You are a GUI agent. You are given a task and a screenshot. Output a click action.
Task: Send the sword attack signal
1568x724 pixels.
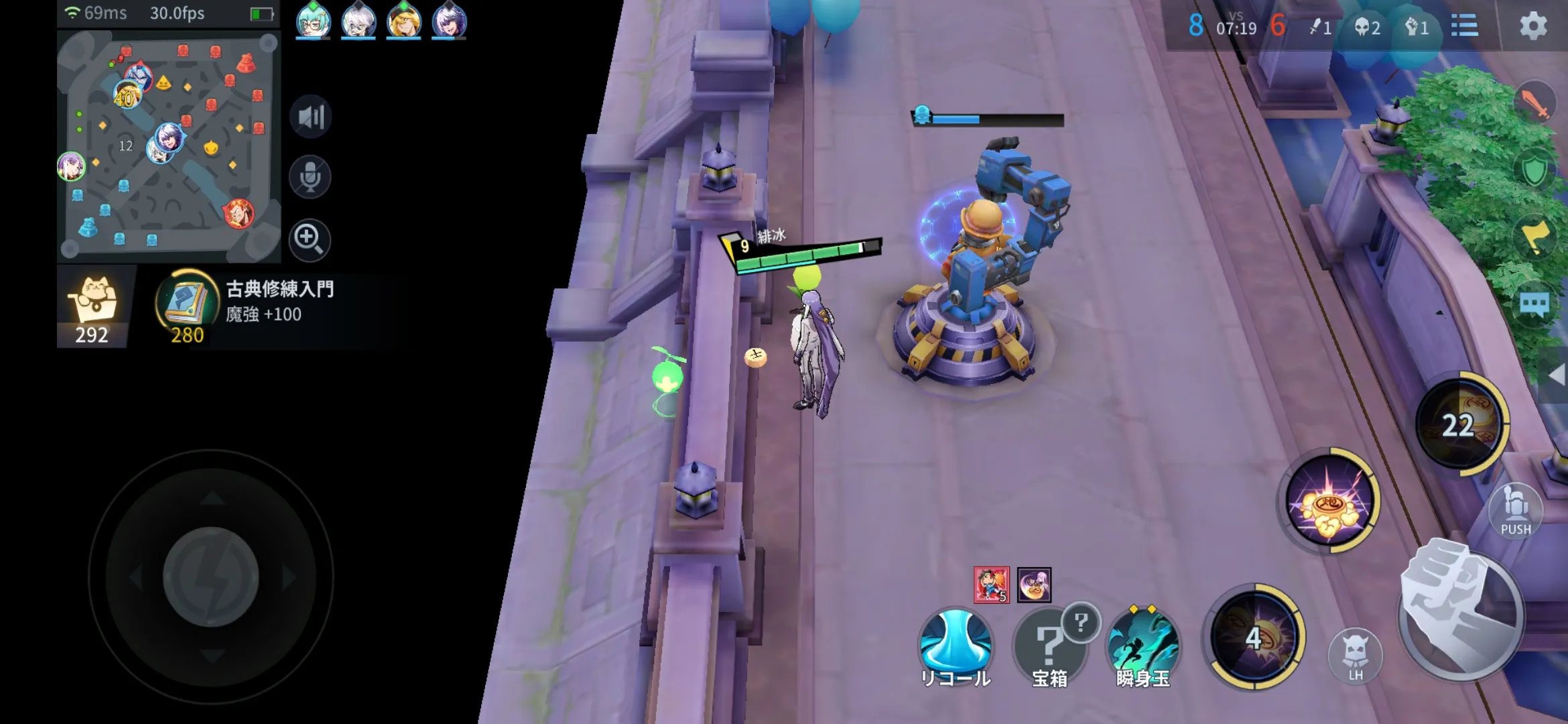click(x=1535, y=103)
